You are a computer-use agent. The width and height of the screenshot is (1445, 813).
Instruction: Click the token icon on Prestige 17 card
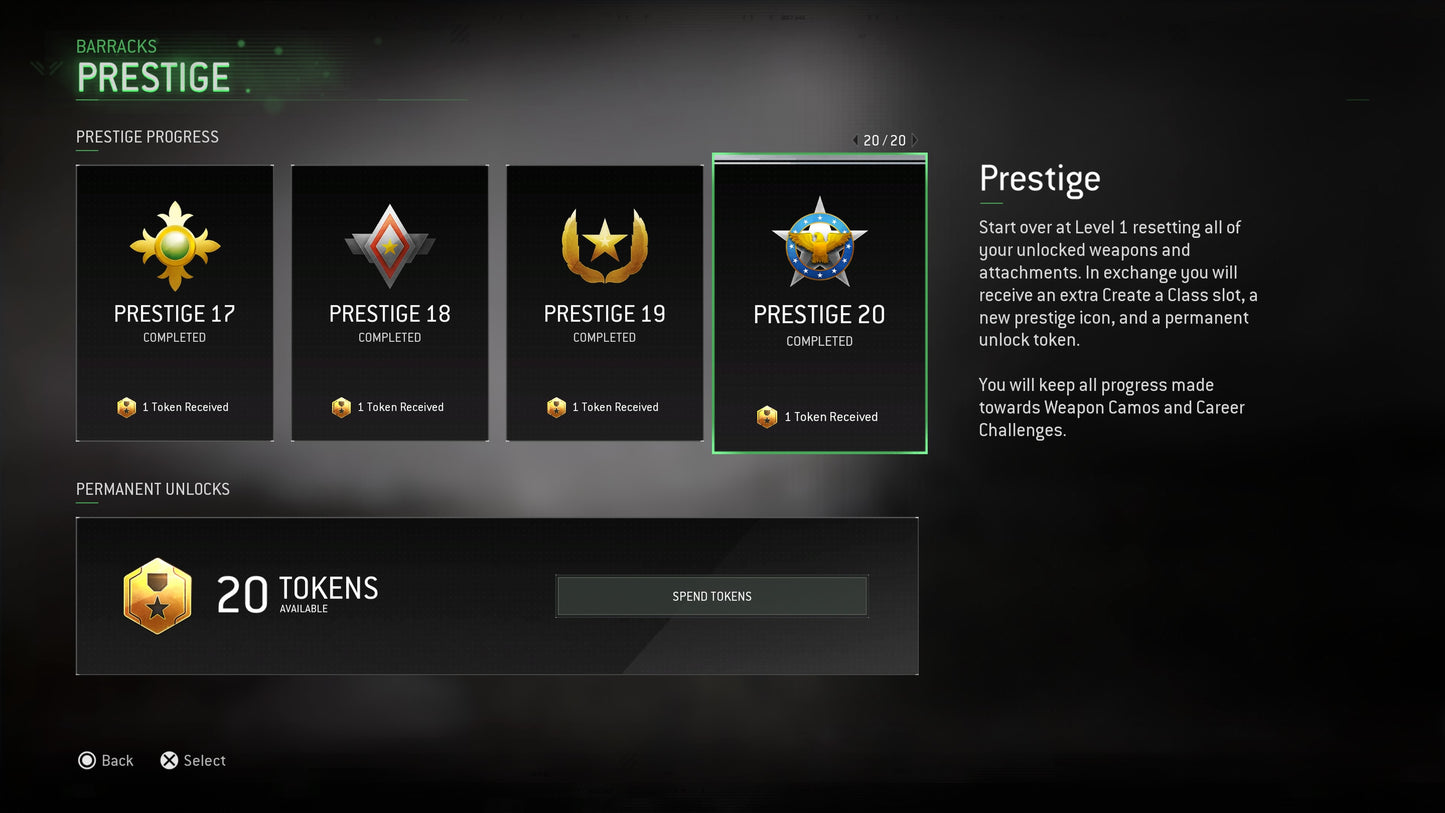click(x=126, y=407)
